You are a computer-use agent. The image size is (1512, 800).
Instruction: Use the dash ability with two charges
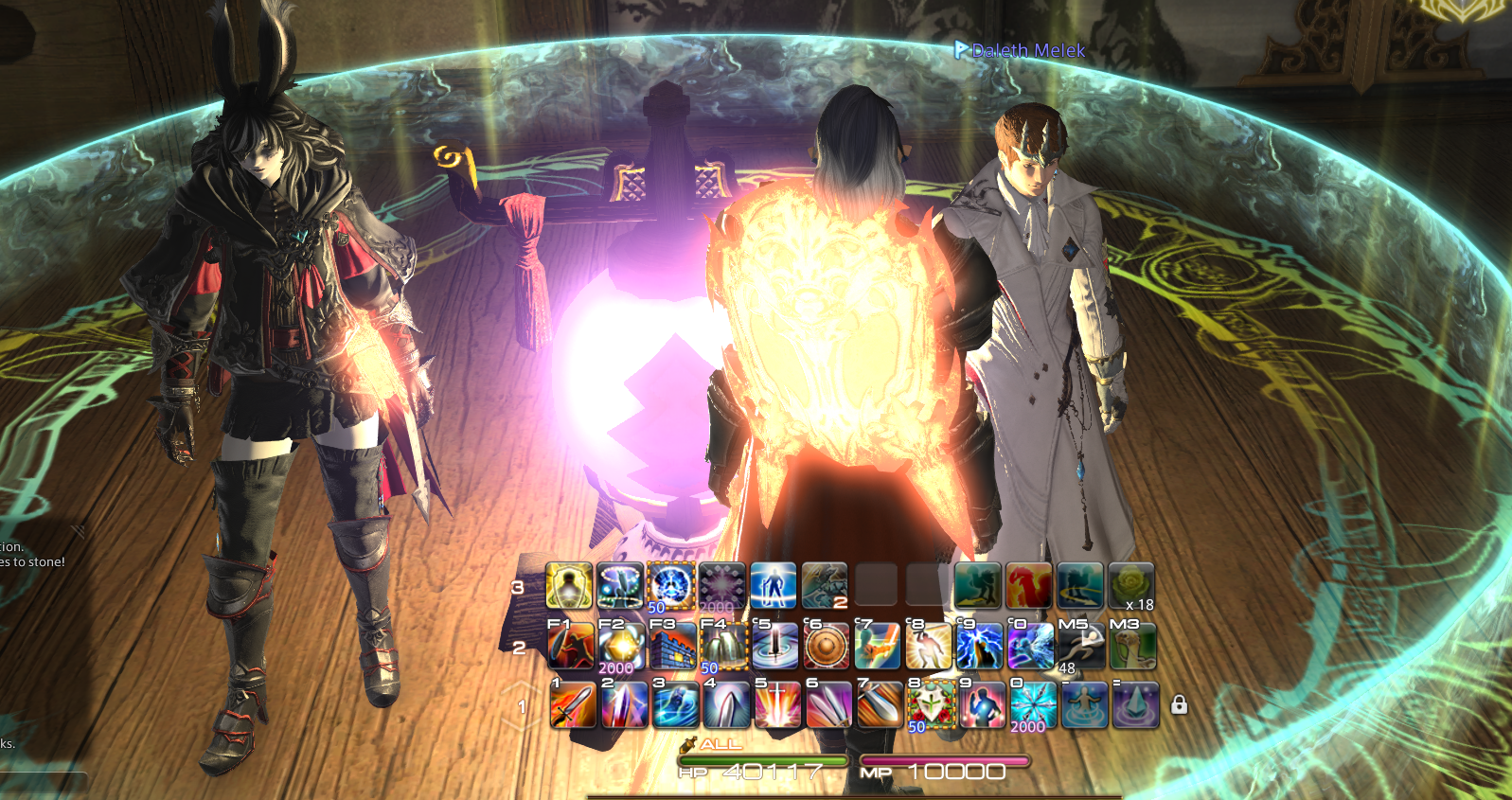click(825, 585)
